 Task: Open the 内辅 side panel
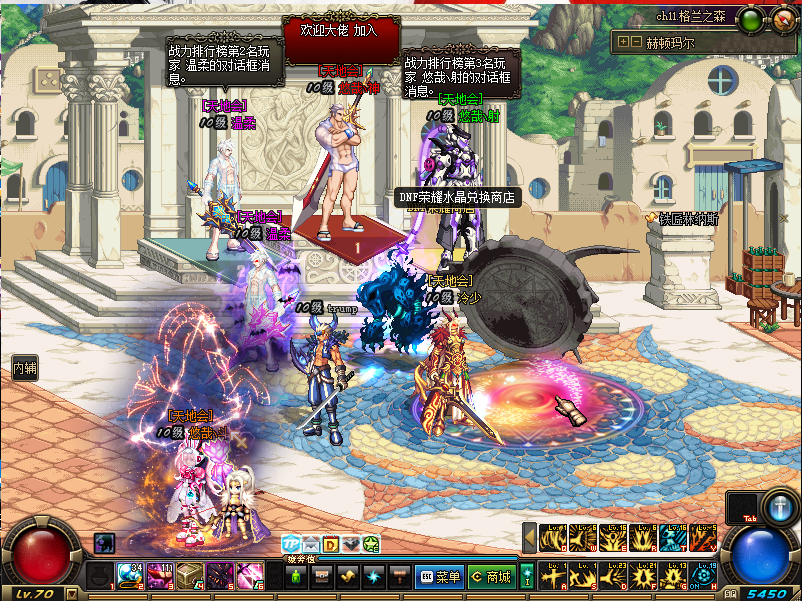click(x=25, y=368)
